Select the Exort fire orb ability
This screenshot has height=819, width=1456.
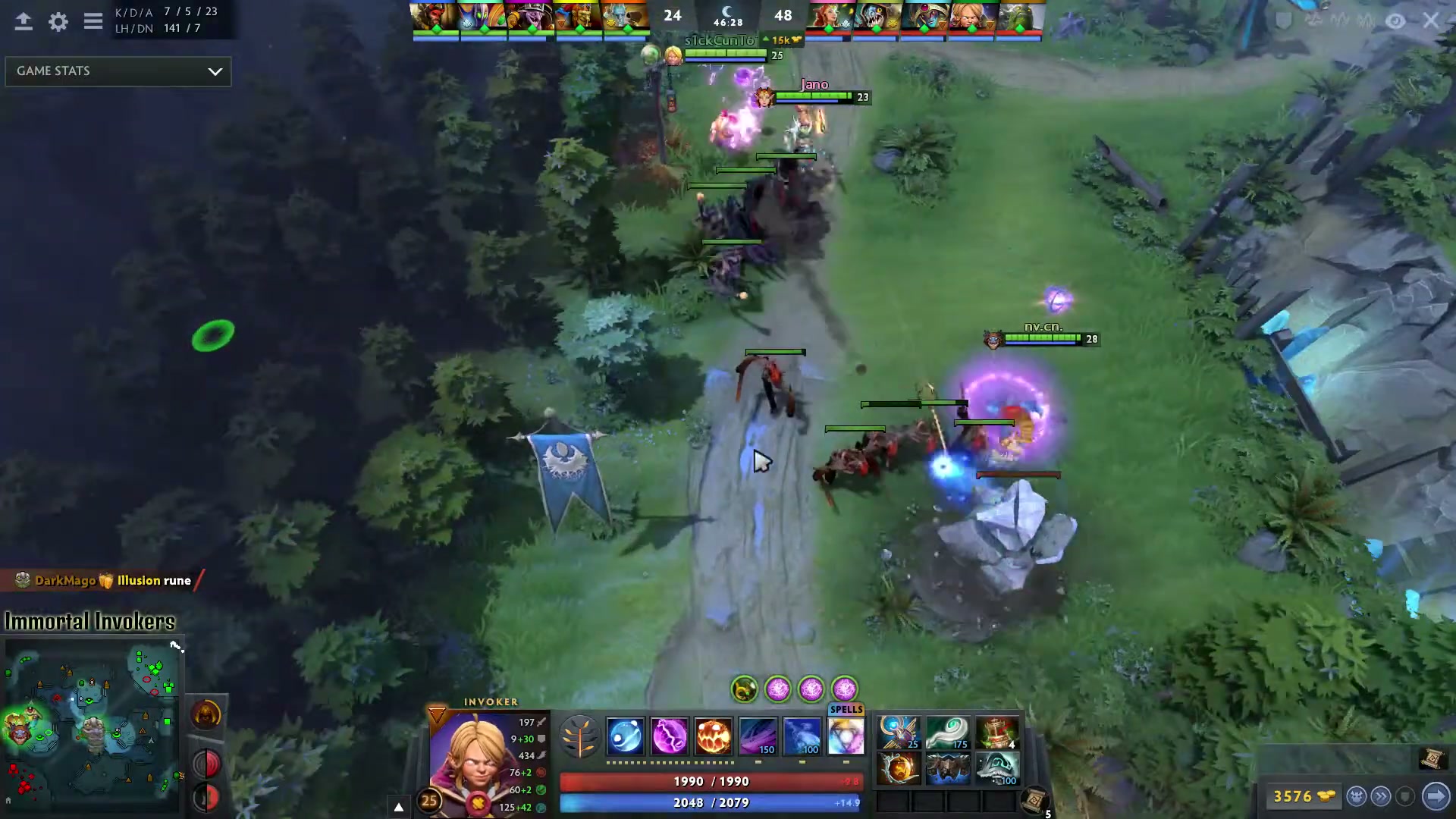(713, 736)
